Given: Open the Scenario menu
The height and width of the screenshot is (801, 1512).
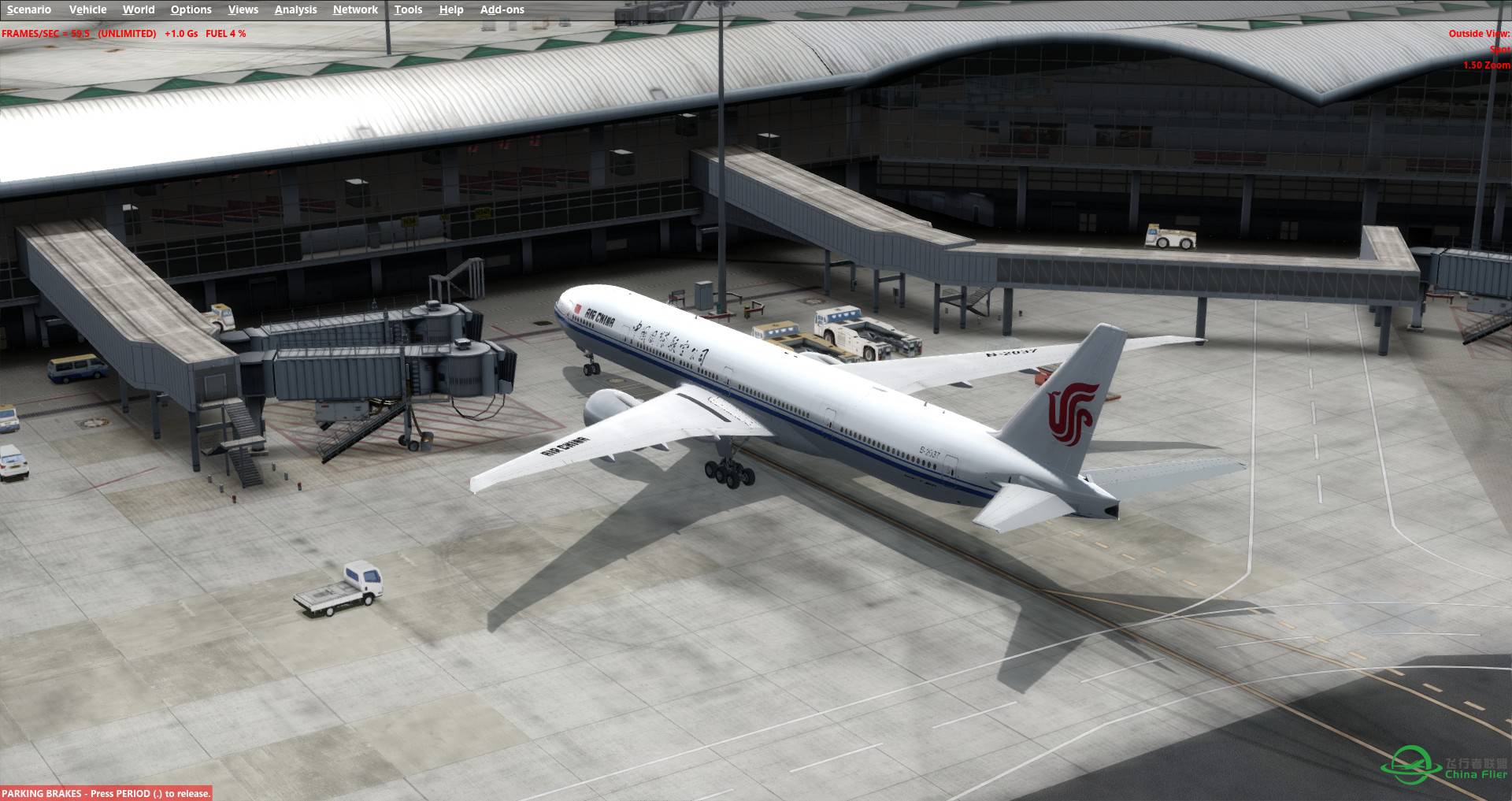Looking at the screenshot, I should (x=28, y=9).
